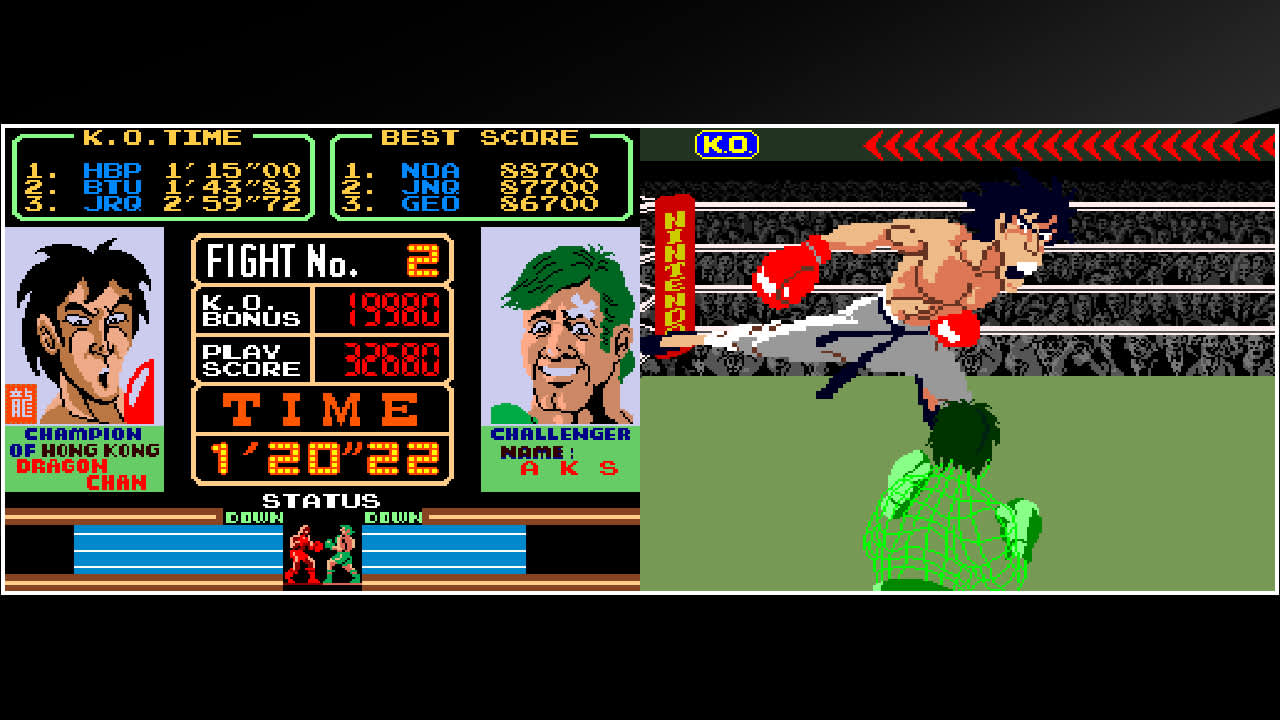
Task: Click the small boxers icon on the STATUS bar
Action: pyautogui.click(x=322, y=549)
